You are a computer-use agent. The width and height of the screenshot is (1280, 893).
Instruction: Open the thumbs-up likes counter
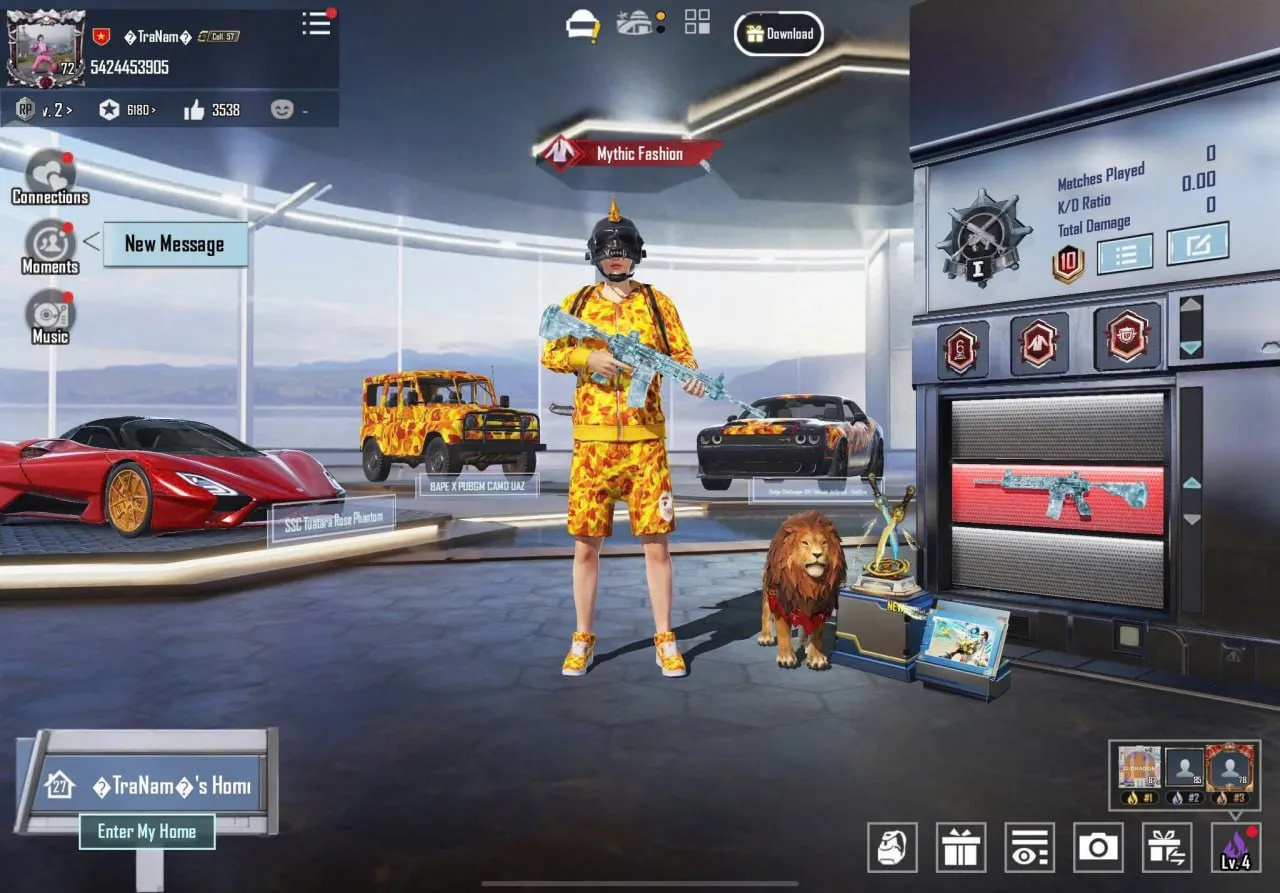[212, 110]
